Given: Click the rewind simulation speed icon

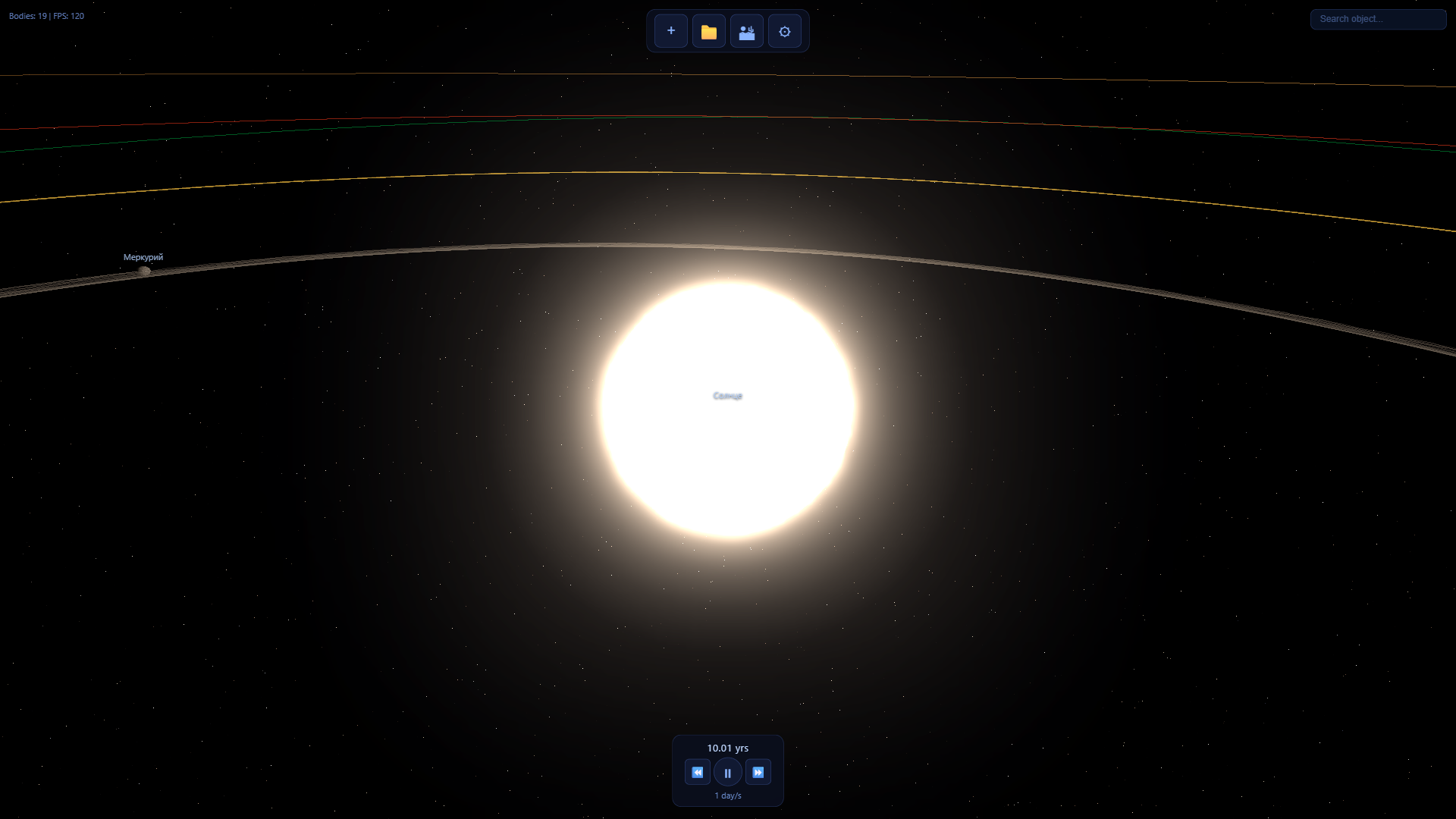Looking at the screenshot, I should [698, 771].
